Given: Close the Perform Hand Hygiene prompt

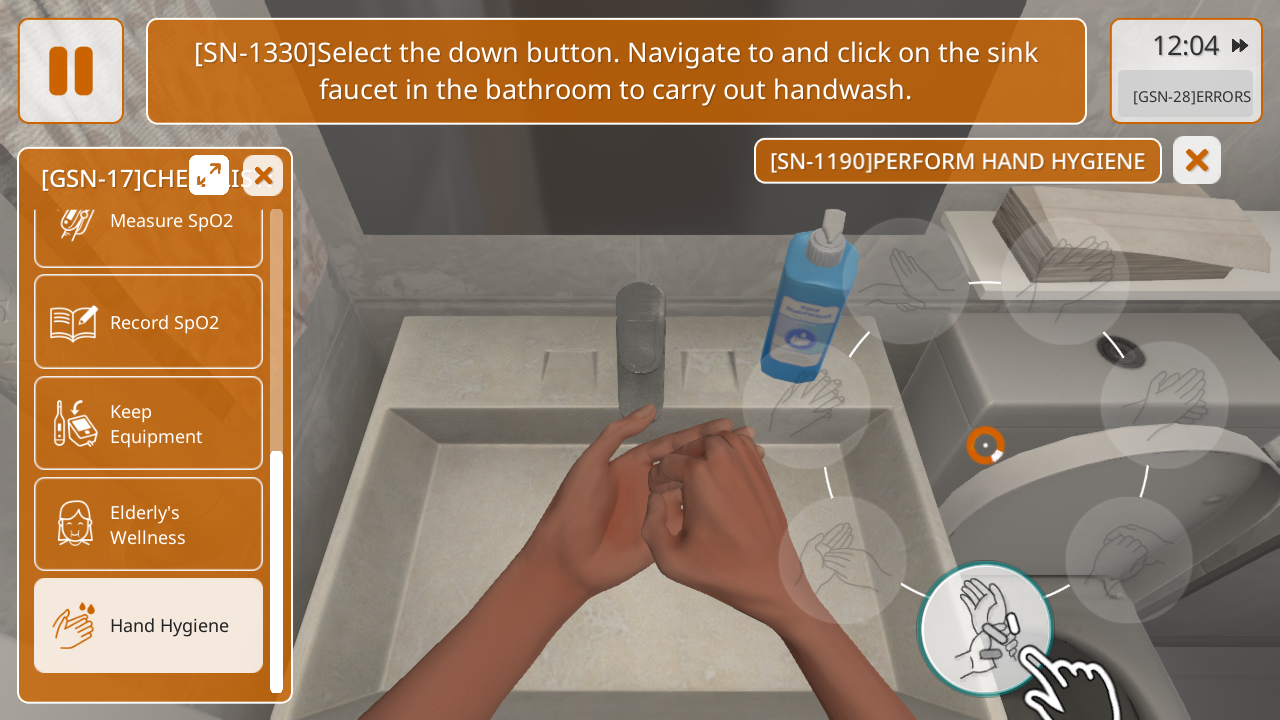Looking at the screenshot, I should point(1197,160).
